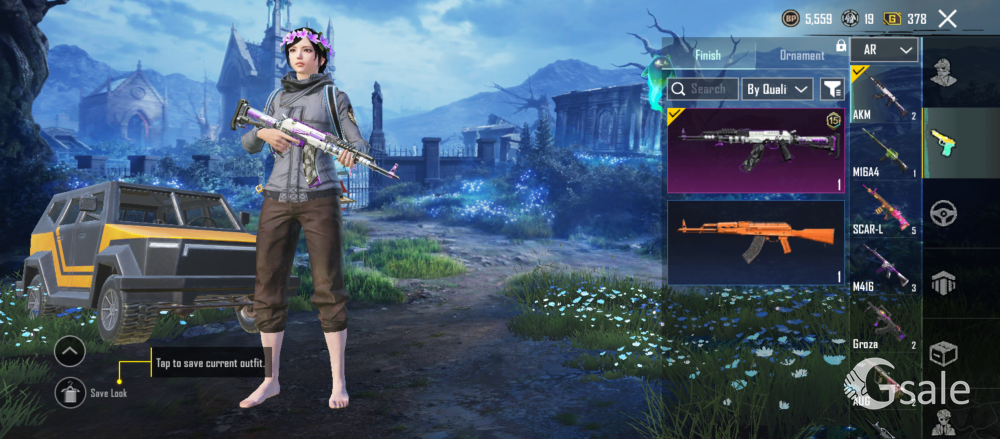Viewport: 1000px width, 439px height.
Task: Choose the orange AKM finish
Action: (756, 243)
